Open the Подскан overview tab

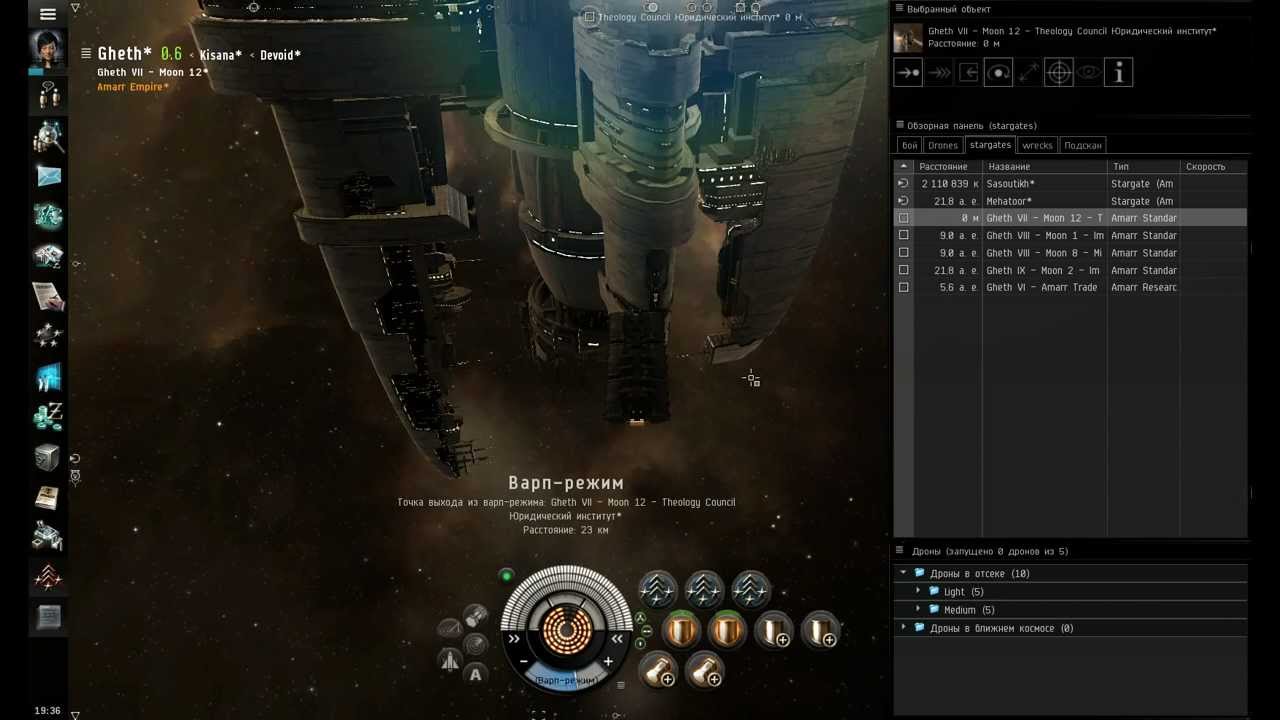(1082, 145)
